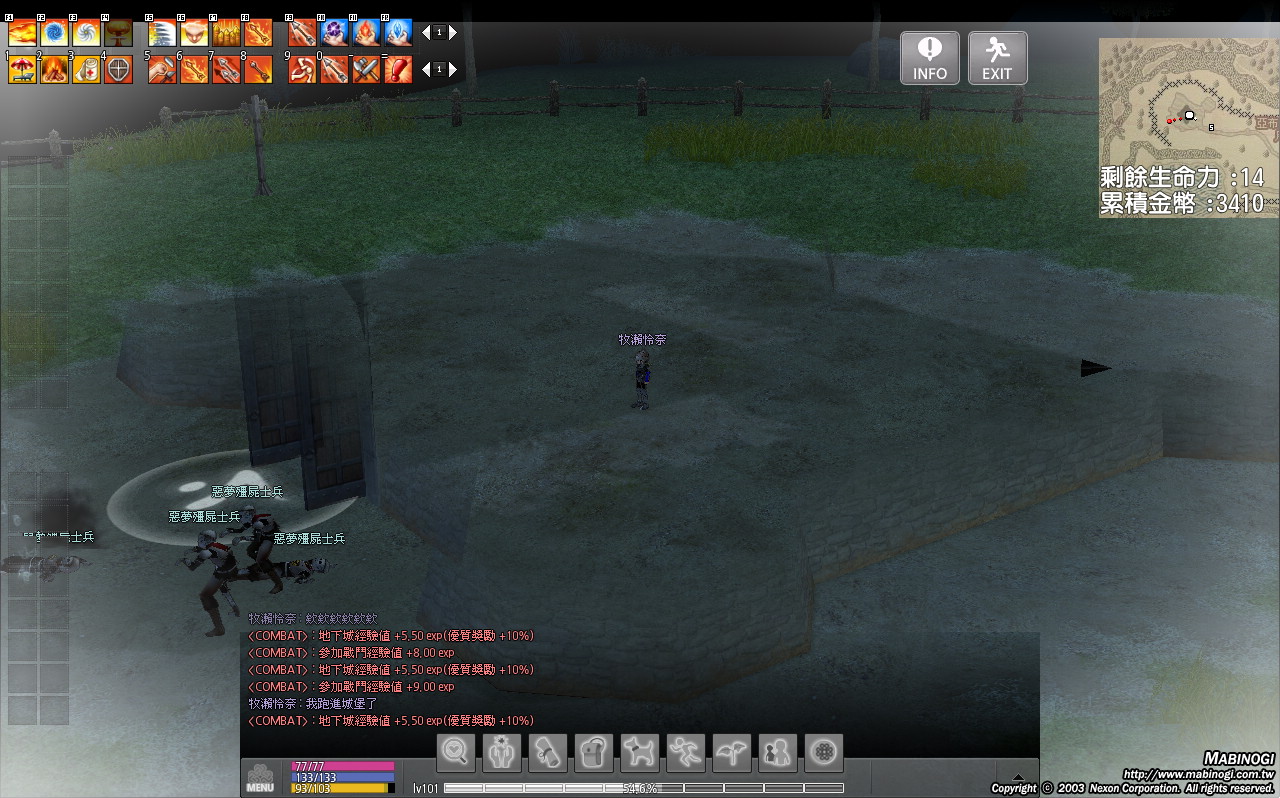The image size is (1280, 798).
Task: Activate the shield defense skill
Action: [x=118, y=69]
